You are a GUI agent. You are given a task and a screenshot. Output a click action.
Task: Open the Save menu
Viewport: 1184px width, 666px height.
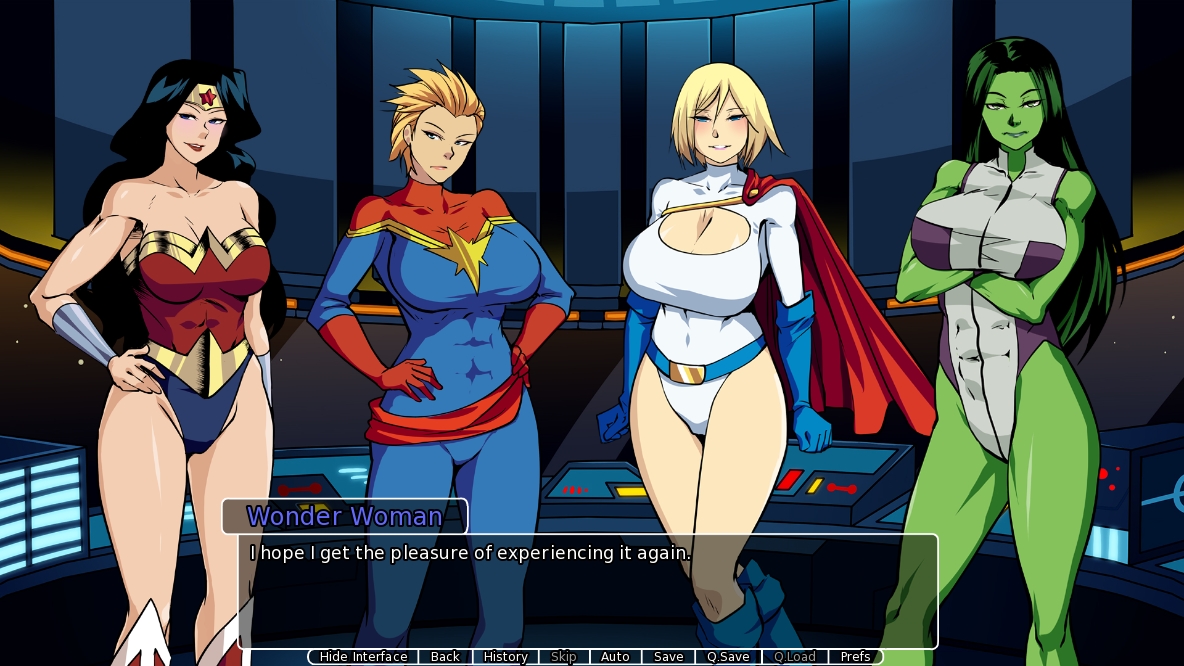669,657
